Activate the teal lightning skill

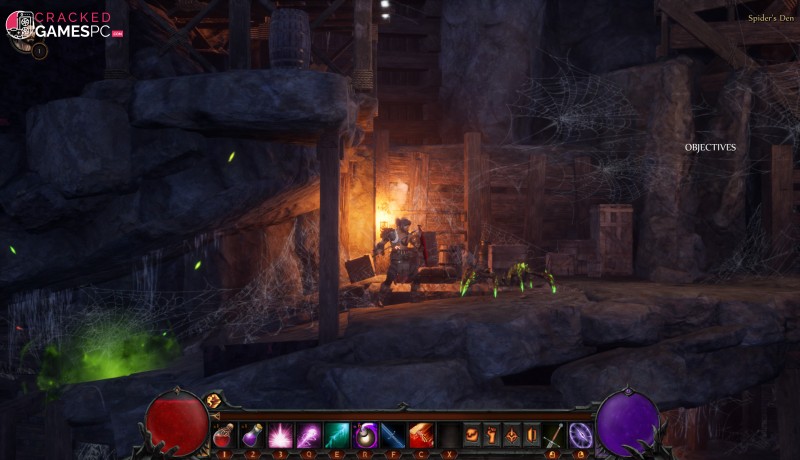click(x=337, y=435)
